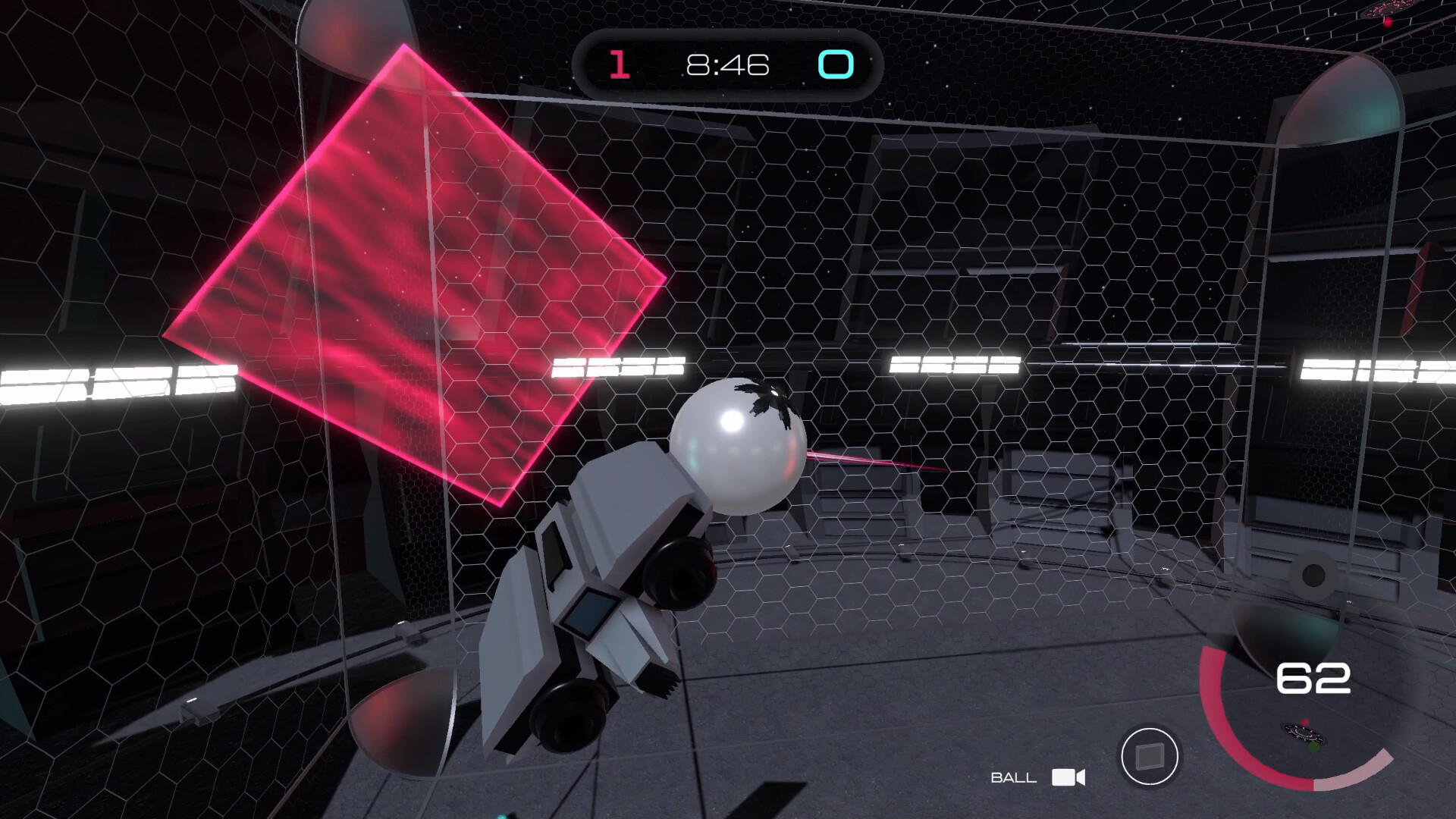Toggle the ball camera via BALL label

click(1014, 777)
